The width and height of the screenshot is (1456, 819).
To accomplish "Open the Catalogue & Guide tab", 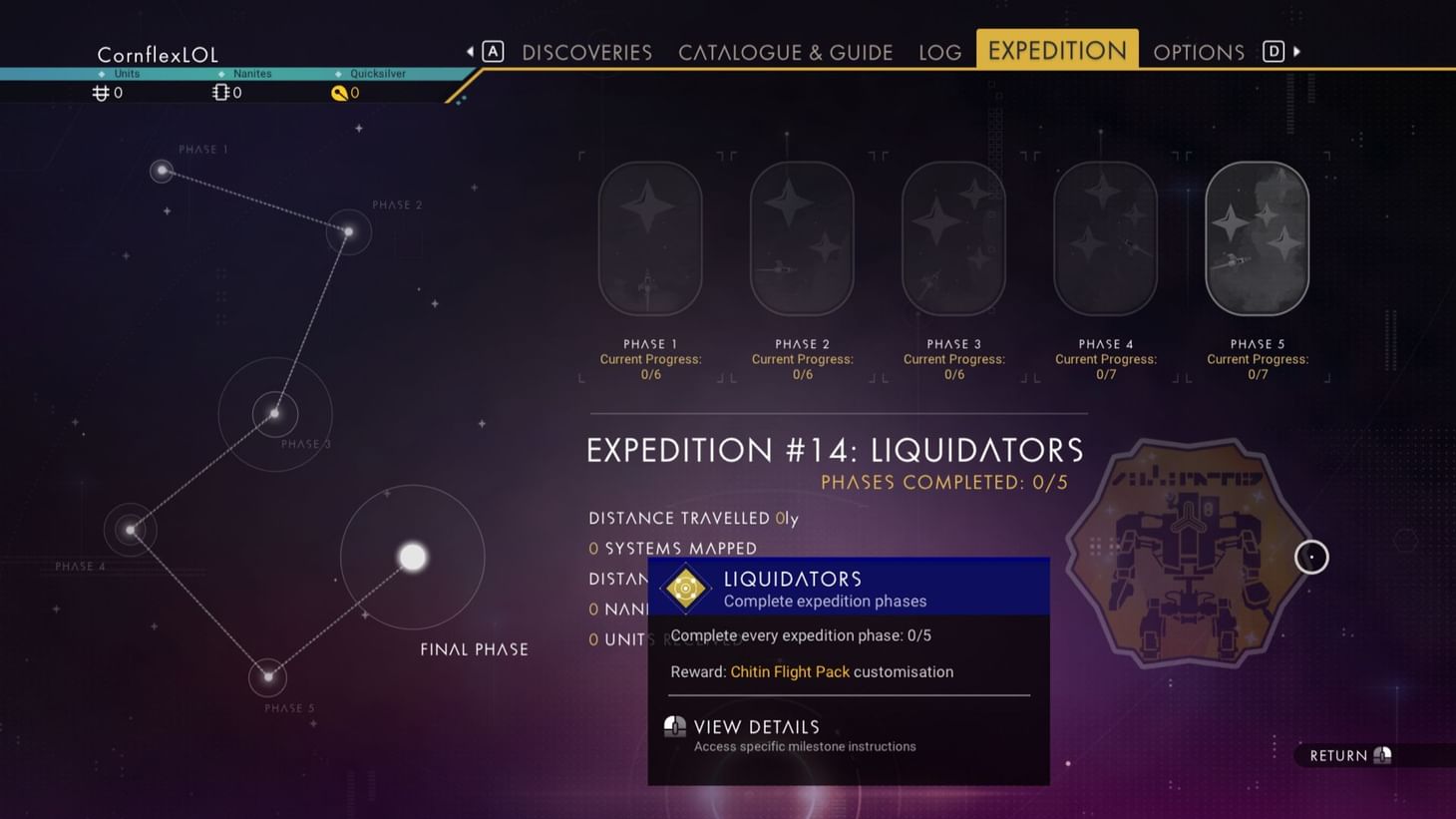I will 785,51.
